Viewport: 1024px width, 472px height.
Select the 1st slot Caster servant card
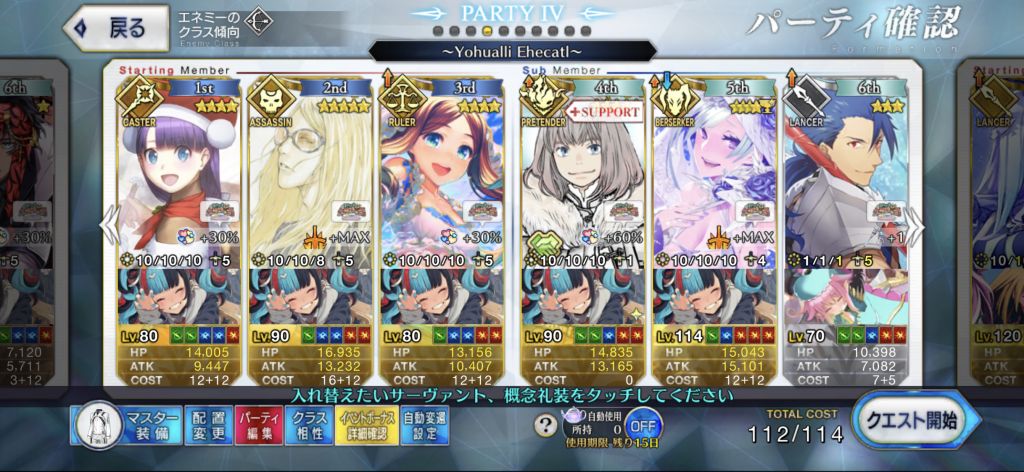[177, 170]
